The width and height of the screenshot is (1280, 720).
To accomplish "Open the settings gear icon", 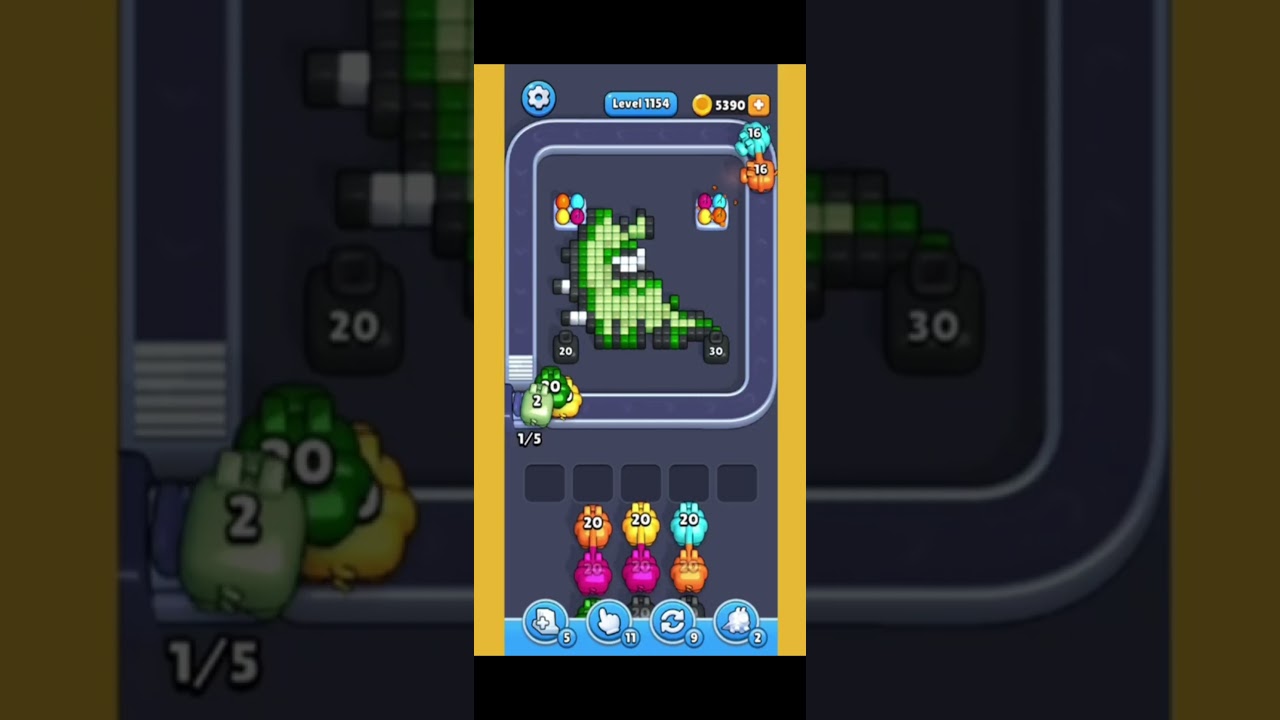I will (x=538, y=98).
